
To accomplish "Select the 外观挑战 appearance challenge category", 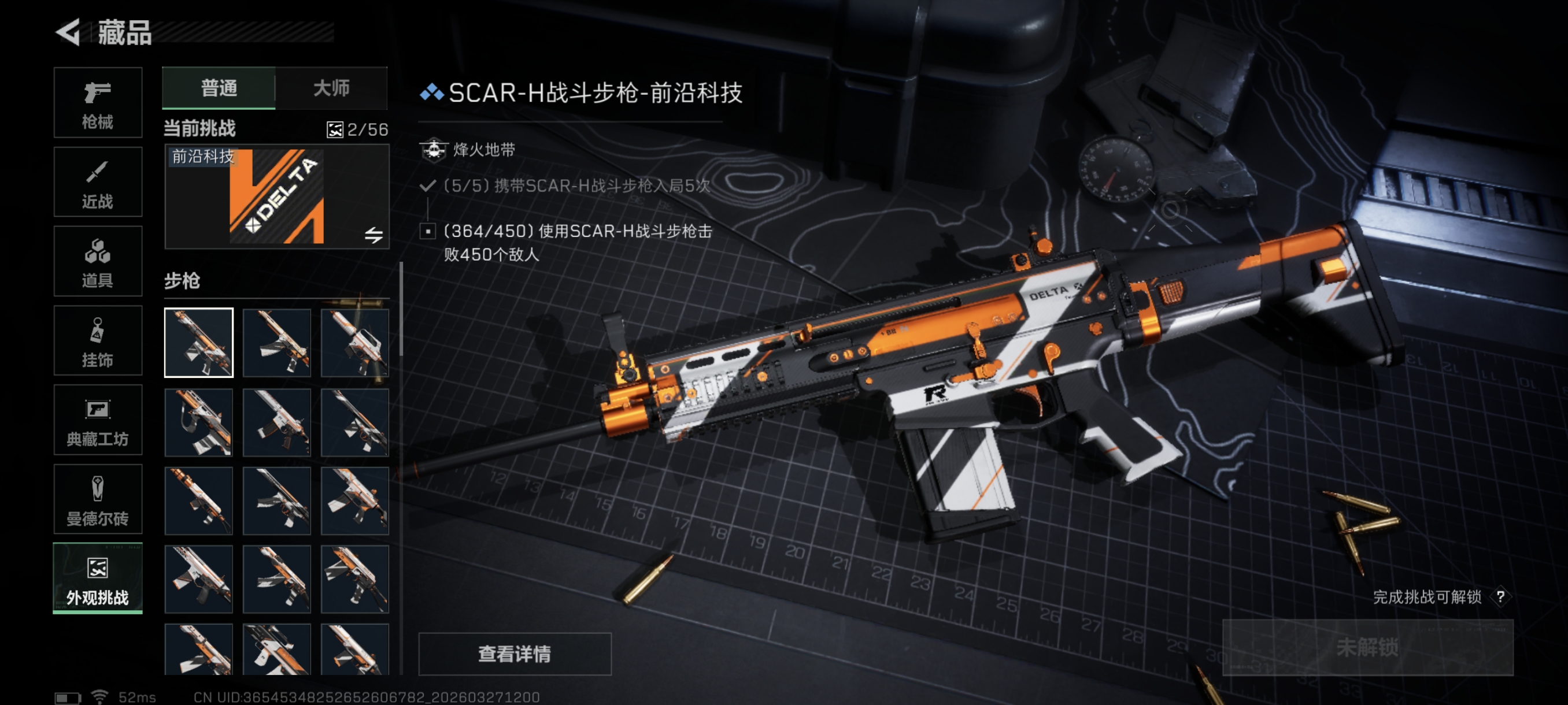I will [97, 578].
